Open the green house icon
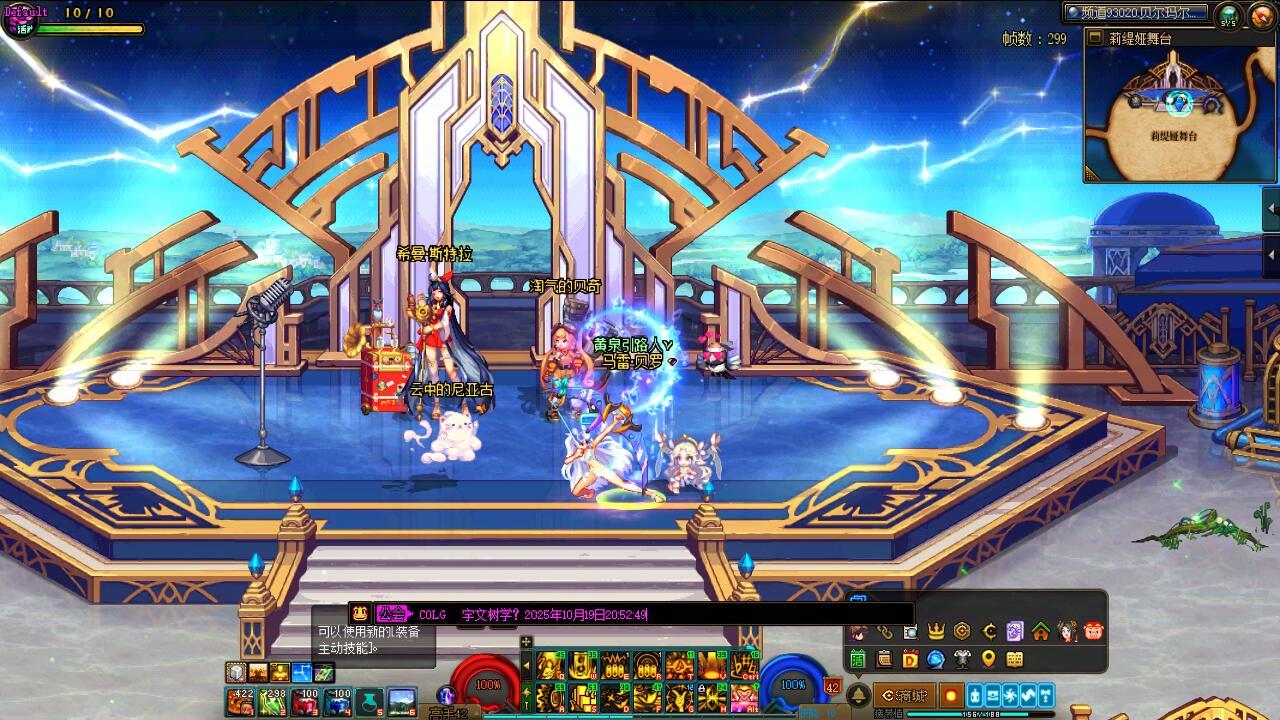This screenshot has width=1280, height=720. click(x=1041, y=631)
